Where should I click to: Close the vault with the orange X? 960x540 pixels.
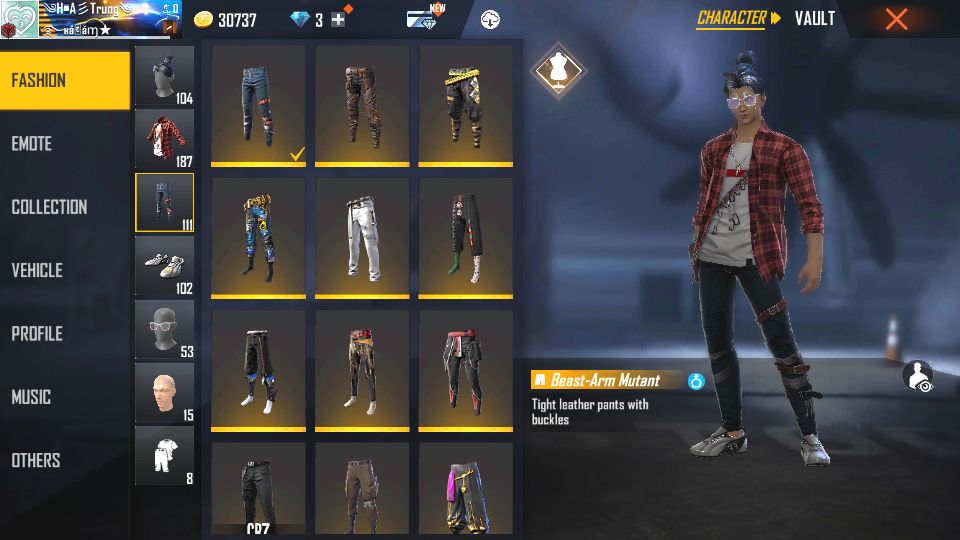(896, 19)
